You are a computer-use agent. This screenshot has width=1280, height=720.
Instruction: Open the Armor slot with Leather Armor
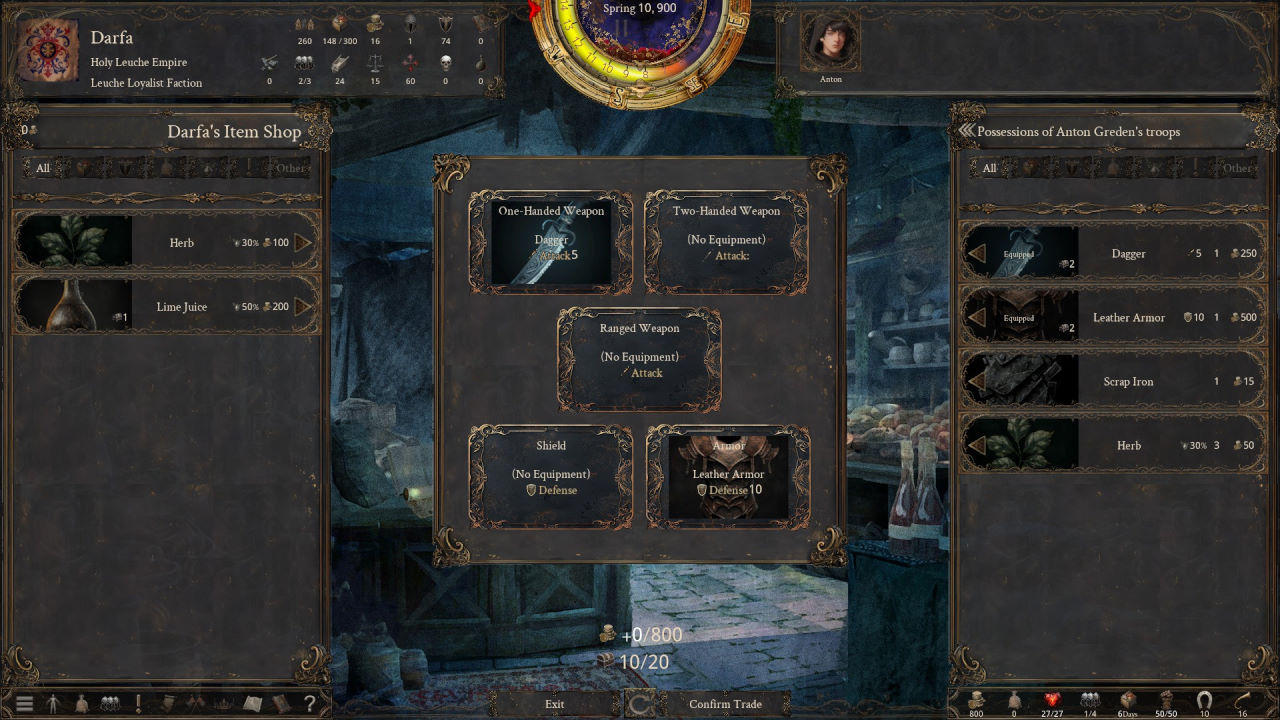(728, 477)
